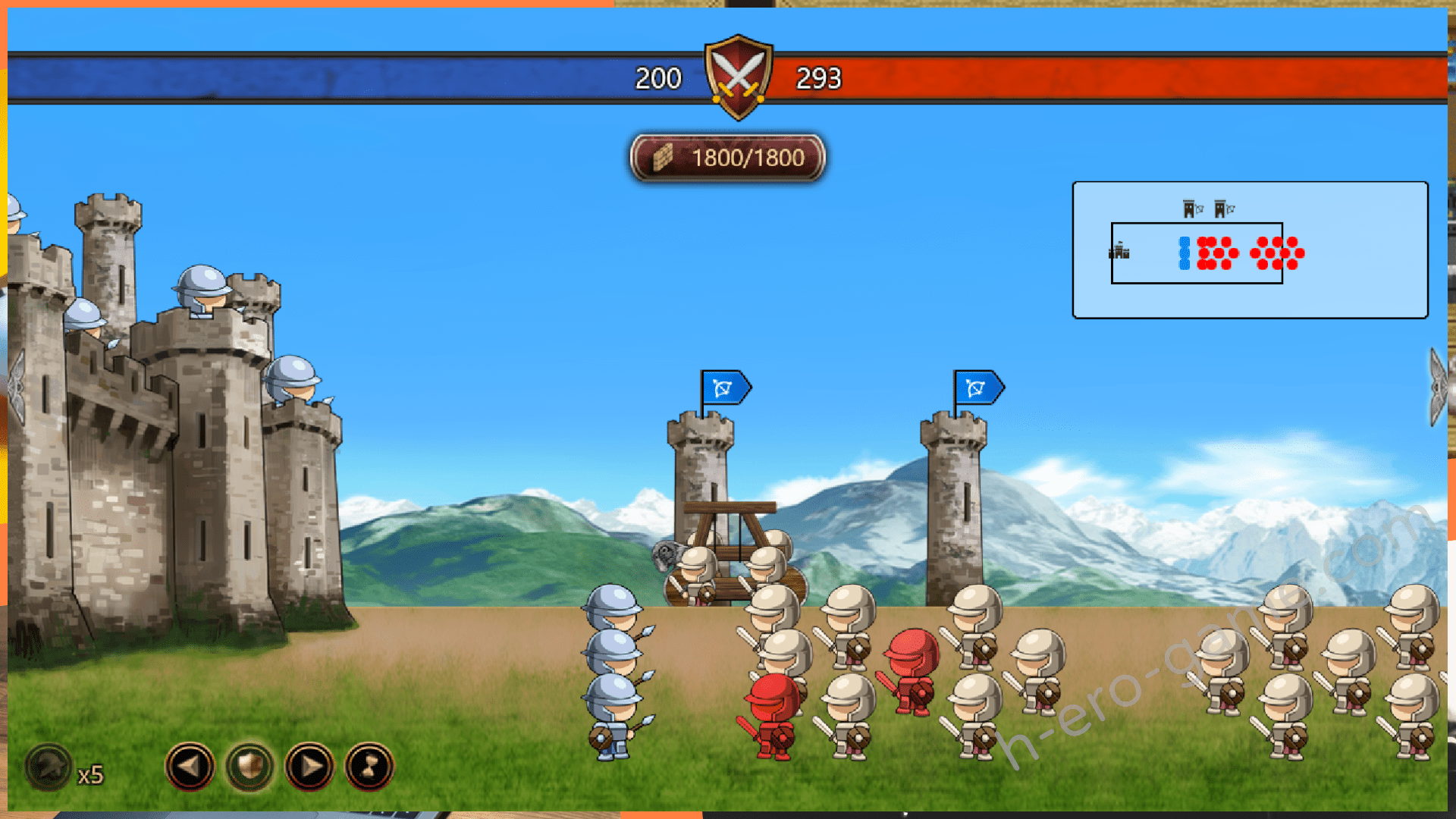The height and width of the screenshot is (819, 1456).
Task: Click the battlefield minimap
Action: click(x=1250, y=250)
